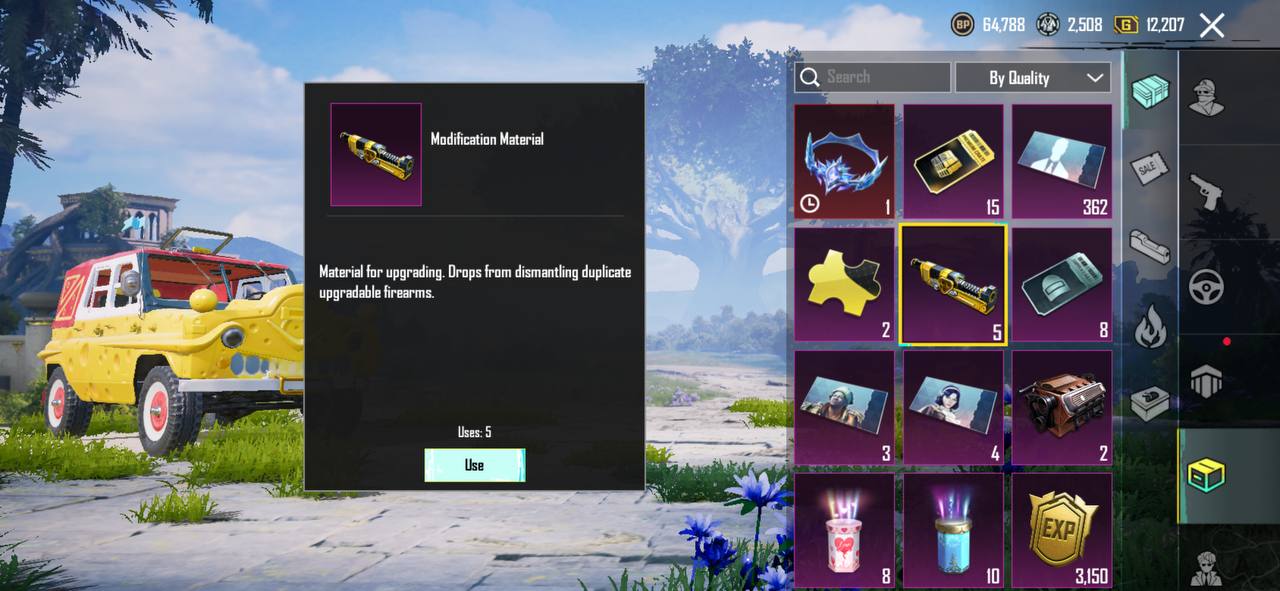Open the character outfit category
The width and height of the screenshot is (1280, 591).
coord(1207,95)
